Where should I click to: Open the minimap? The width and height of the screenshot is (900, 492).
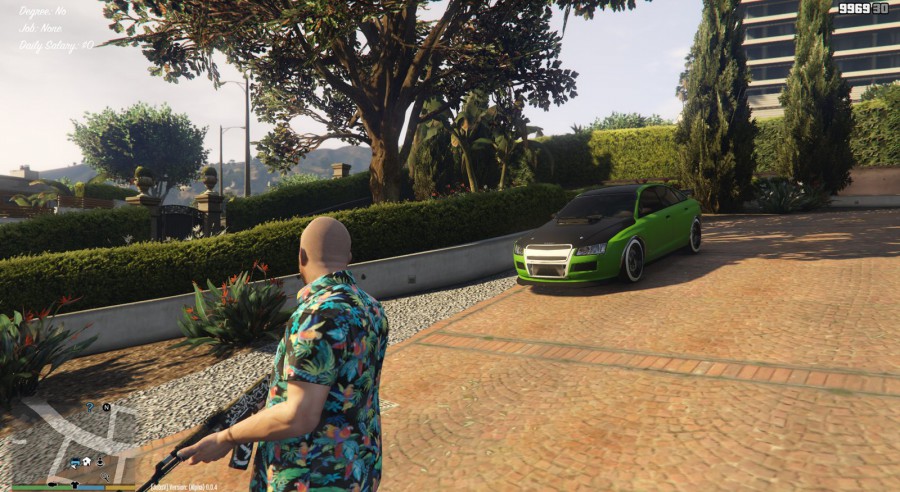click(x=72, y=440)
